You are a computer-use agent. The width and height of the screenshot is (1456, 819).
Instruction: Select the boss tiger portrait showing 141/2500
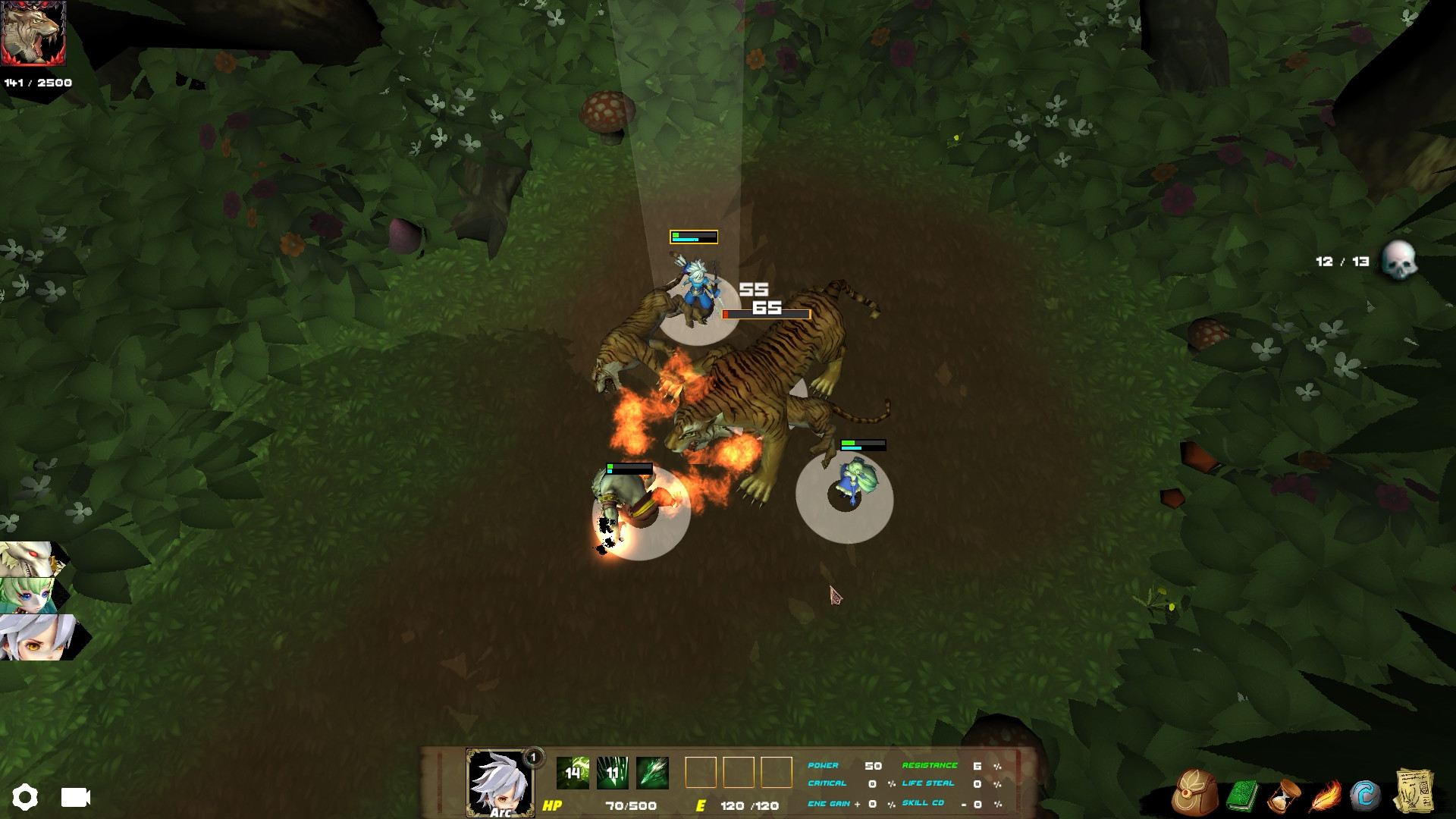click(x=34, y=33)
